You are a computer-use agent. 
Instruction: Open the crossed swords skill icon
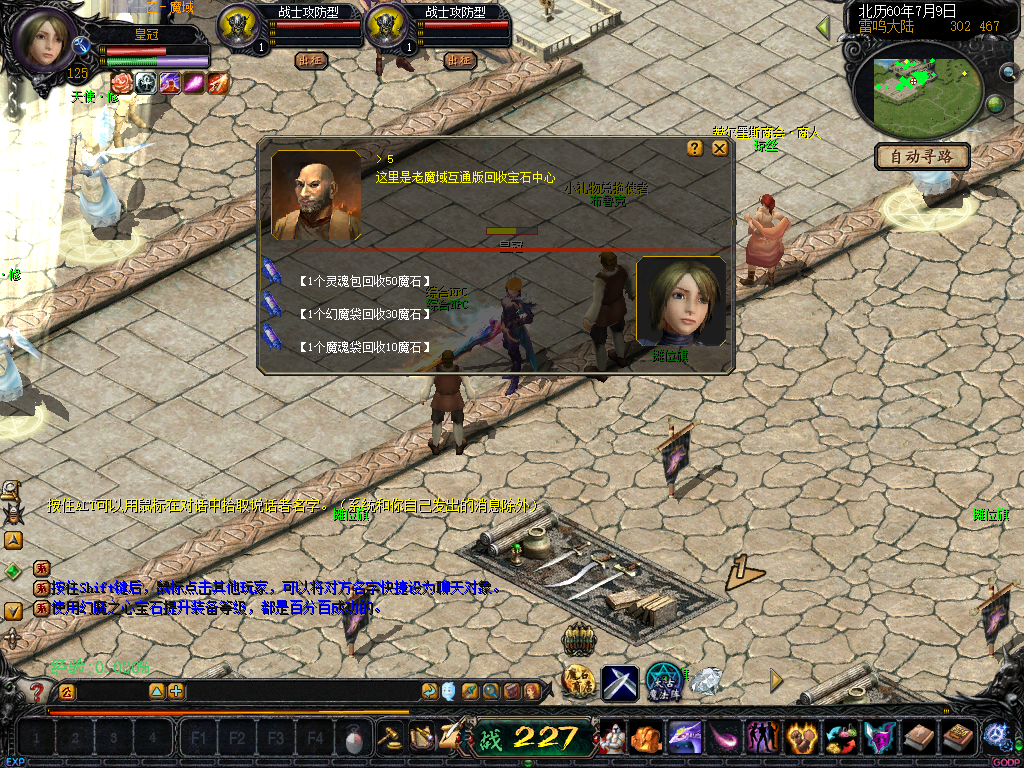pos(619,683)
